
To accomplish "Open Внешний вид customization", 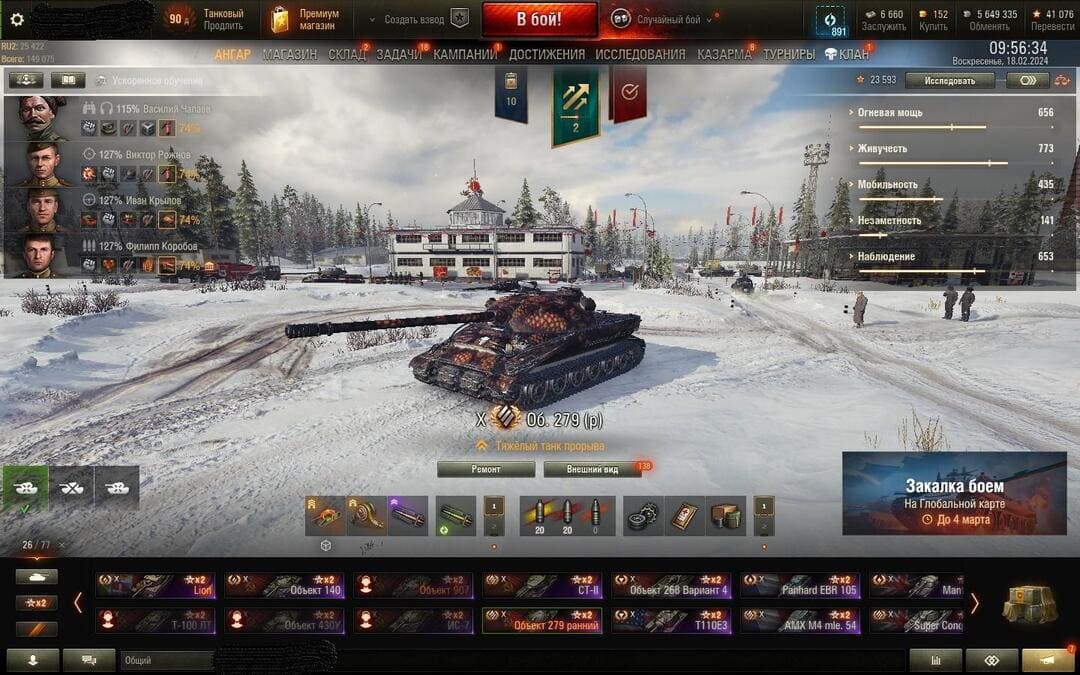I will click(592, 469).
